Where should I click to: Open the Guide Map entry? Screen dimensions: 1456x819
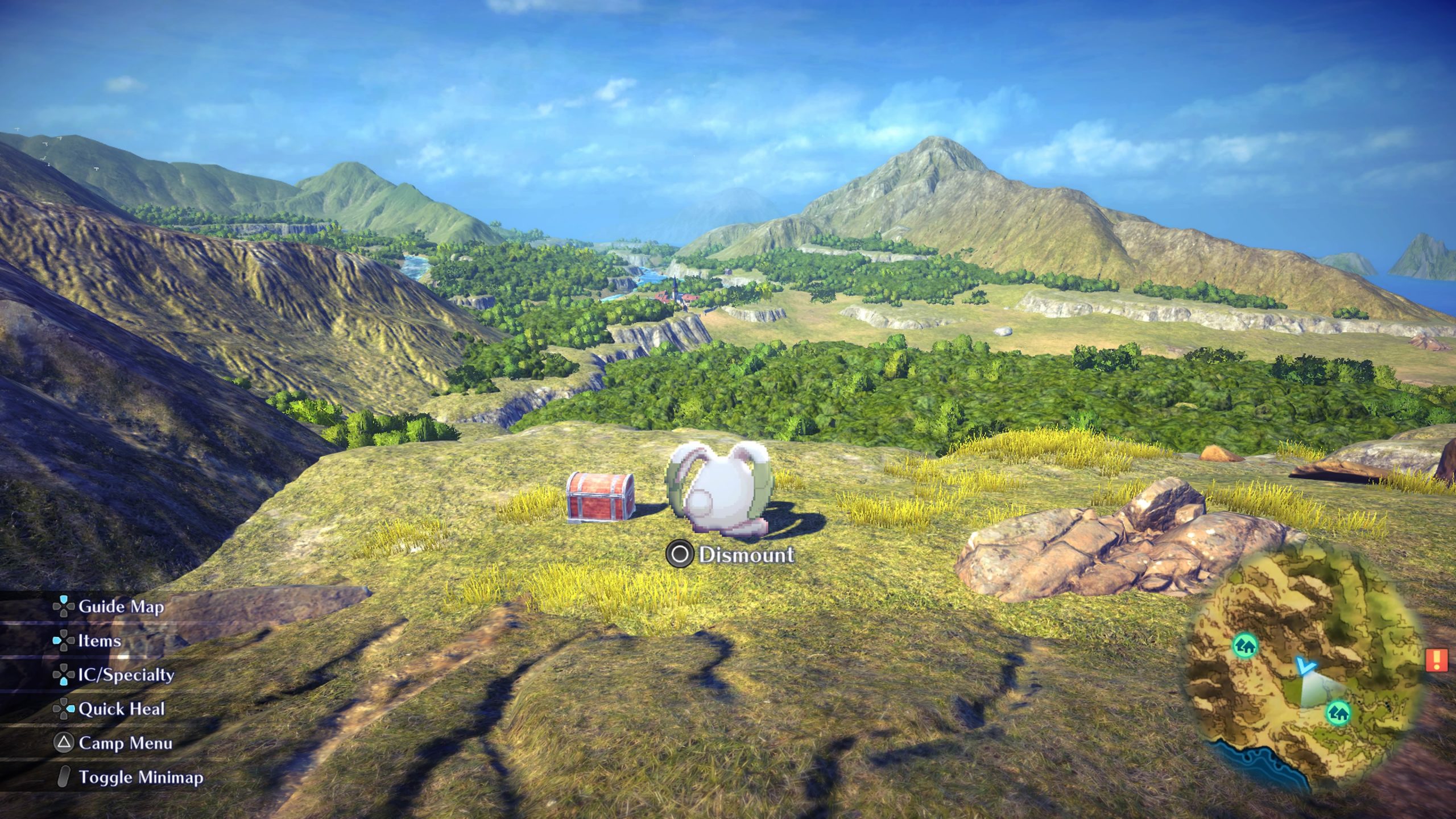tap(121, 607)
